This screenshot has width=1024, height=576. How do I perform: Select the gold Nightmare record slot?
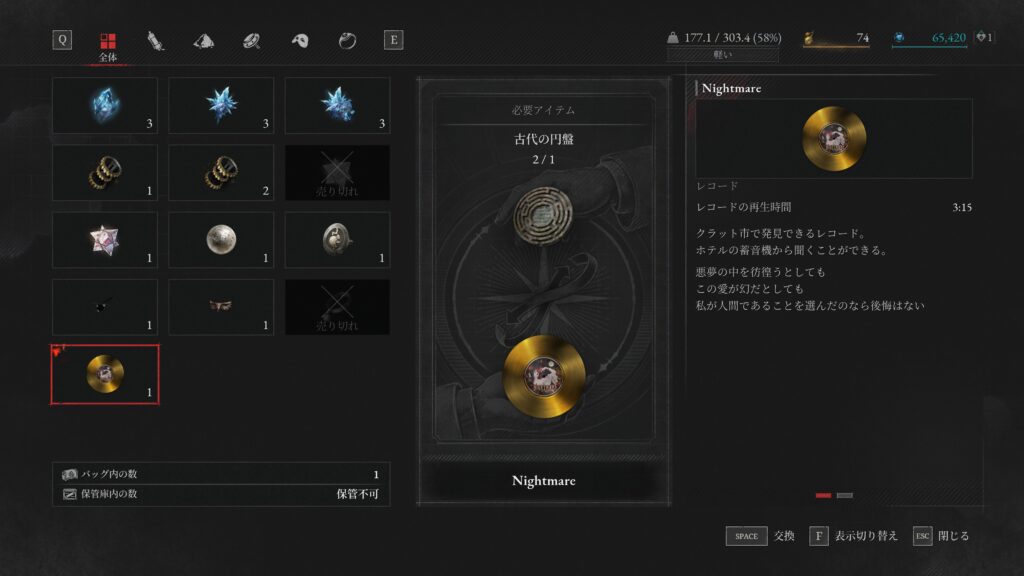click(105, 374)
